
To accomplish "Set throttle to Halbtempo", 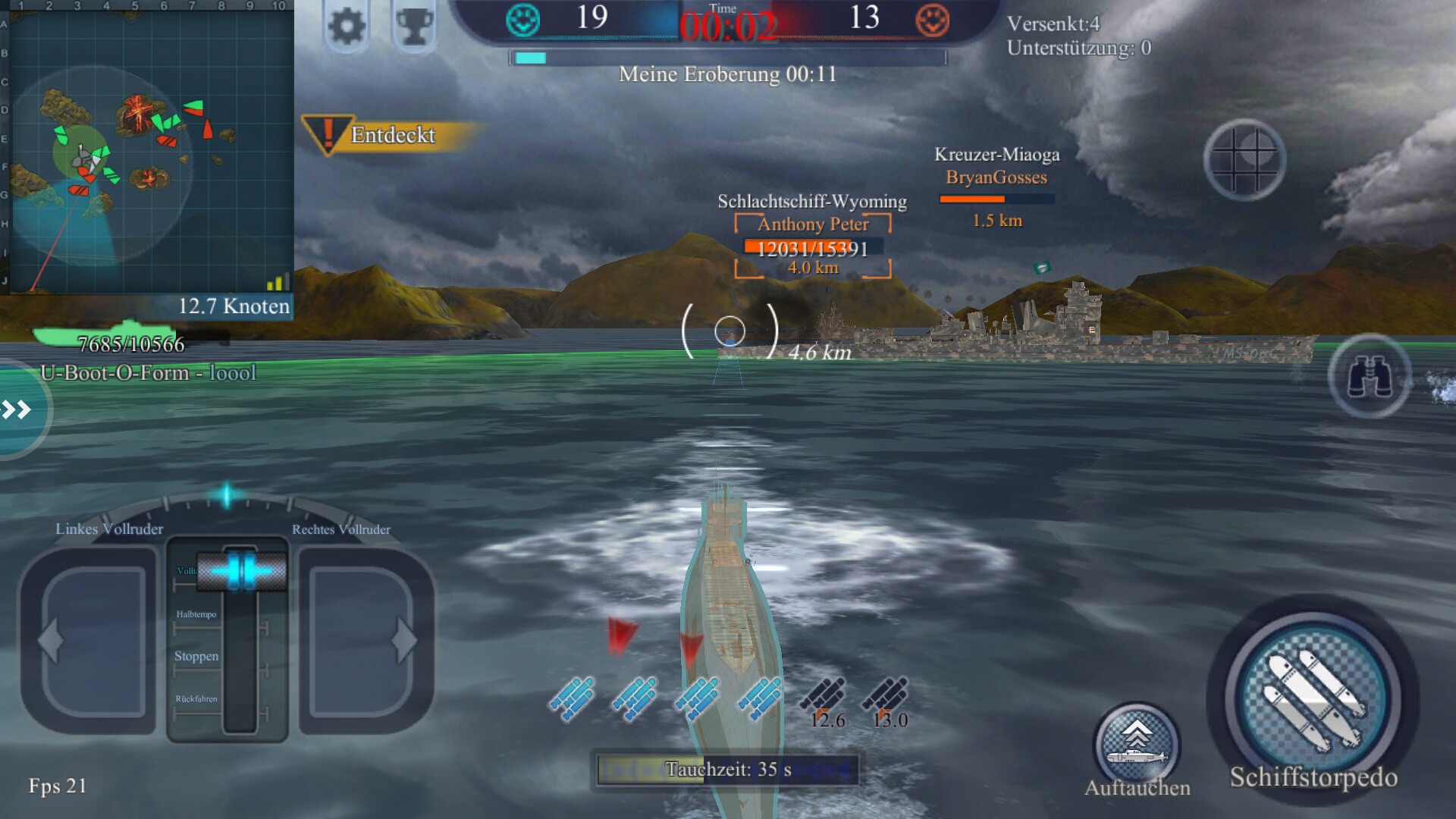I will [197, 615].
